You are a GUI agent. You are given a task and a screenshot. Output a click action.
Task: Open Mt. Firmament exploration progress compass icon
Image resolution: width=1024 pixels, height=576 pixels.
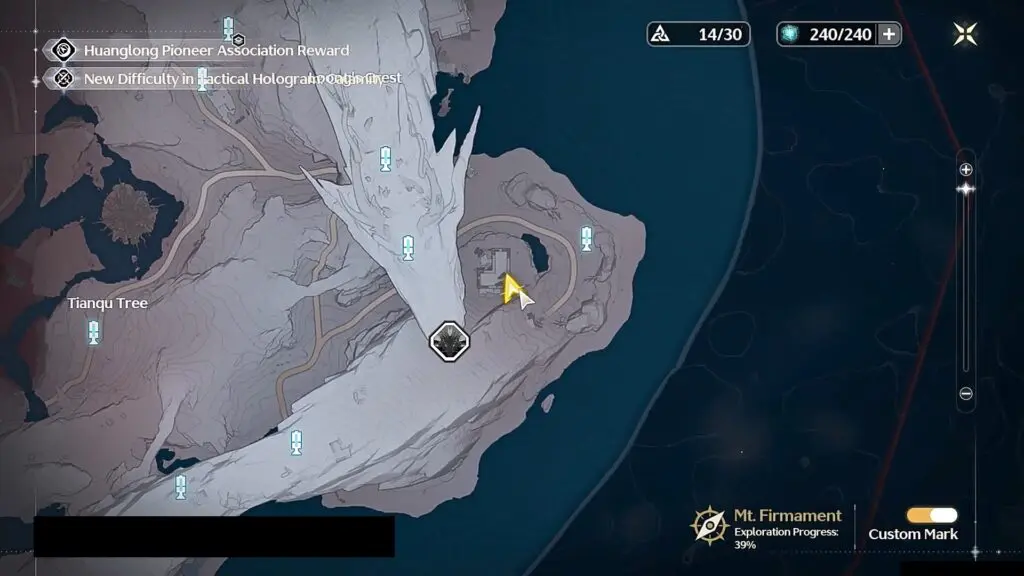pyautogui.click(x=710, y=524)
